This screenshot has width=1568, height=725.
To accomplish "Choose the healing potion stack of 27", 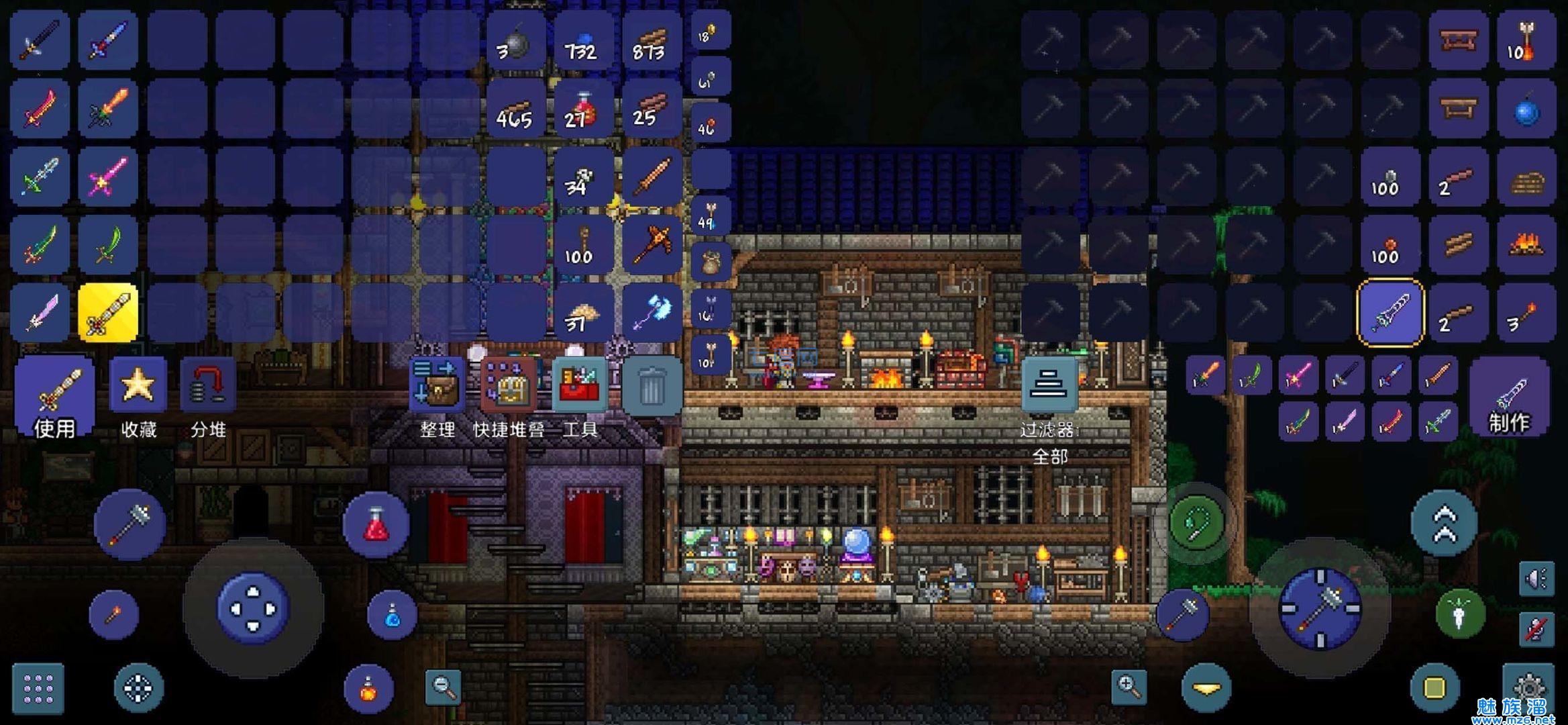I will click(x=582, y=111).
